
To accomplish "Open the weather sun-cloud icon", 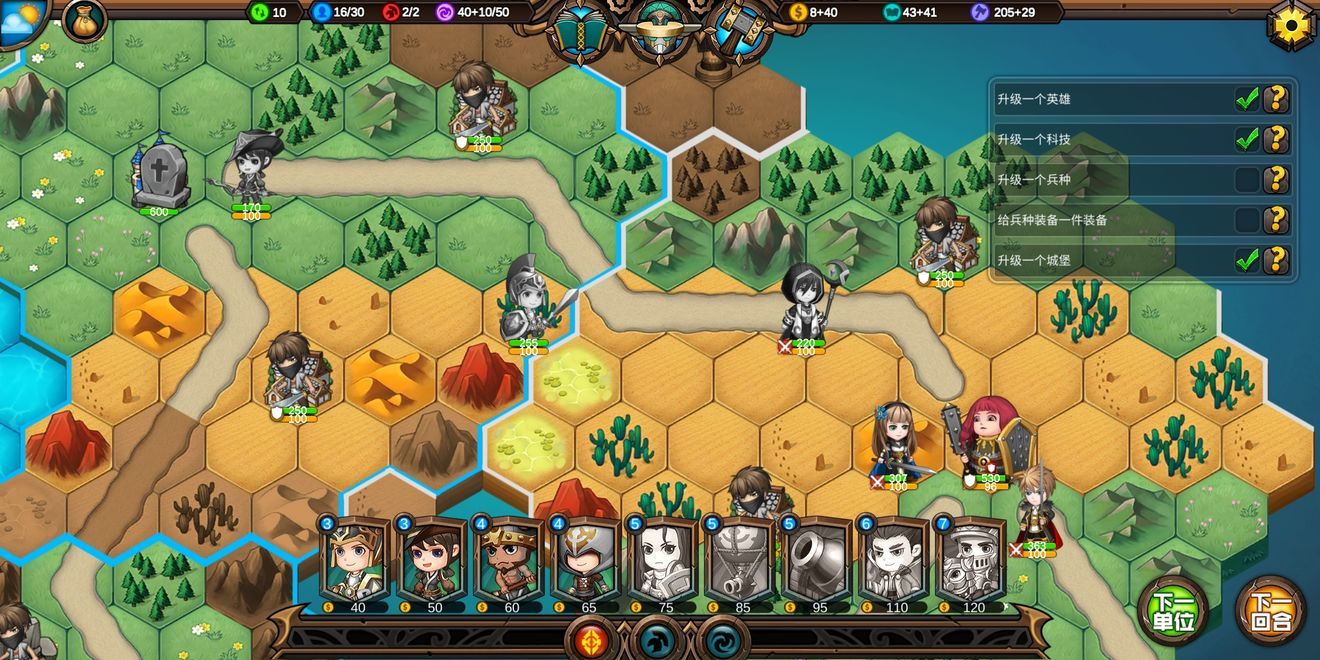I will click(x=22, y=19).
